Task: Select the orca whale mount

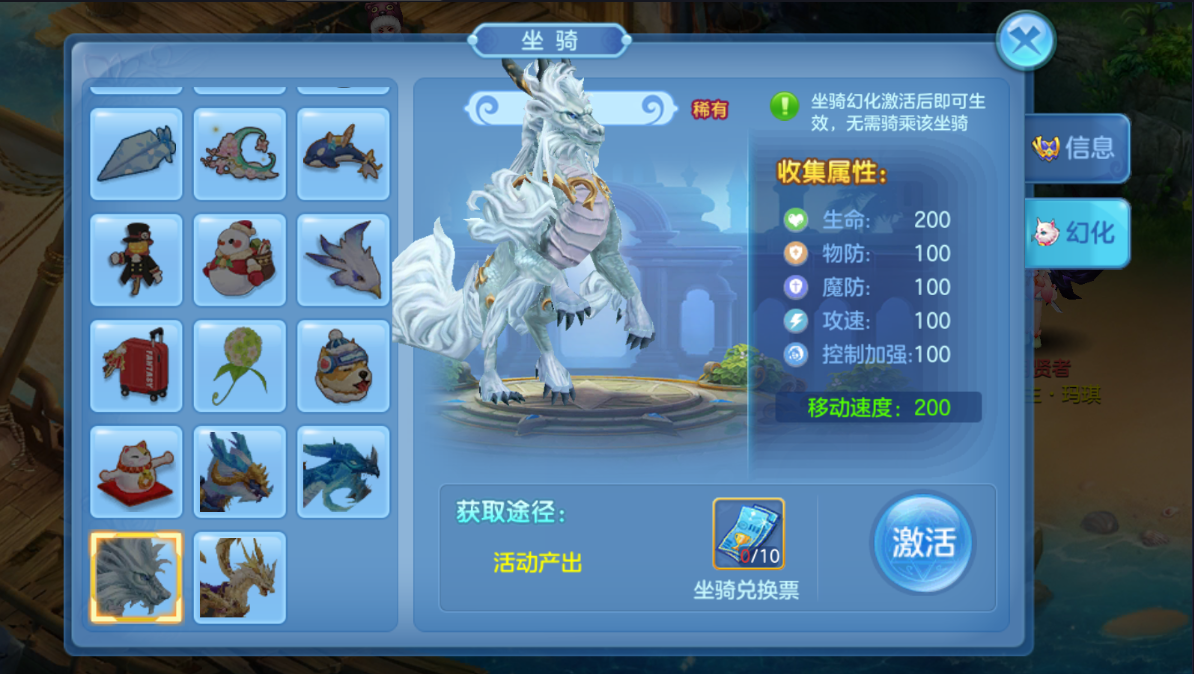Action: click(x=343, y=154)
